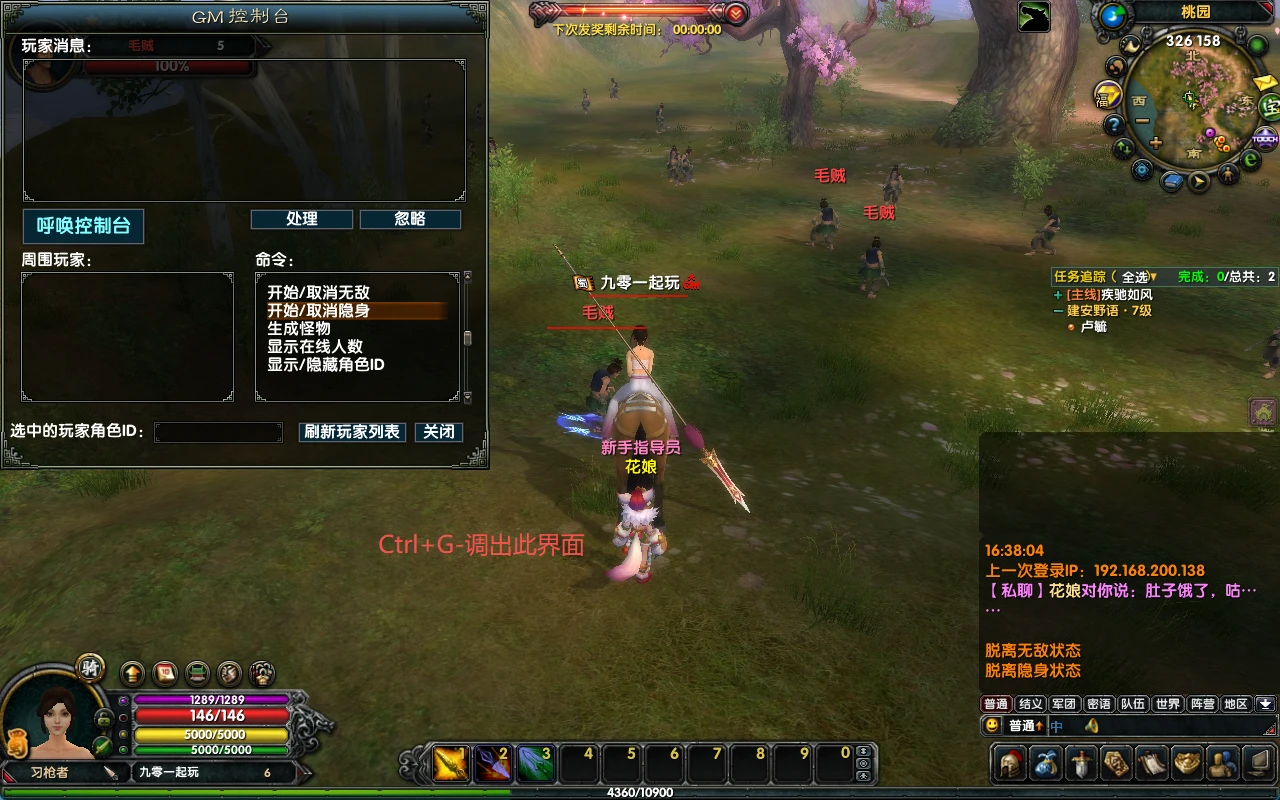Image resolution: width=1280 pixels, height=800 pixels.
Task: Zoom in the minimap with the plus button
Action: (x=1156, y=143)
